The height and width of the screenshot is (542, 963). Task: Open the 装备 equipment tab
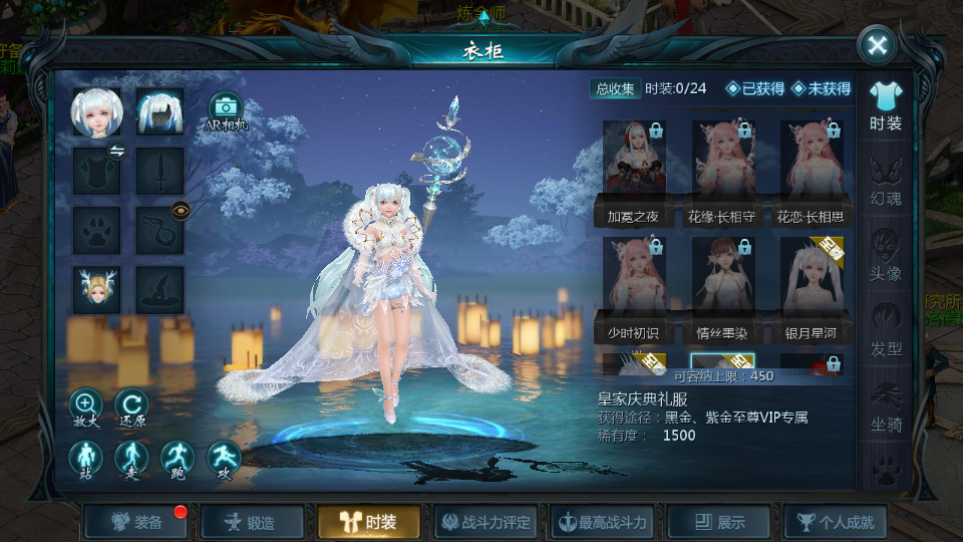(x=137, y=522)
